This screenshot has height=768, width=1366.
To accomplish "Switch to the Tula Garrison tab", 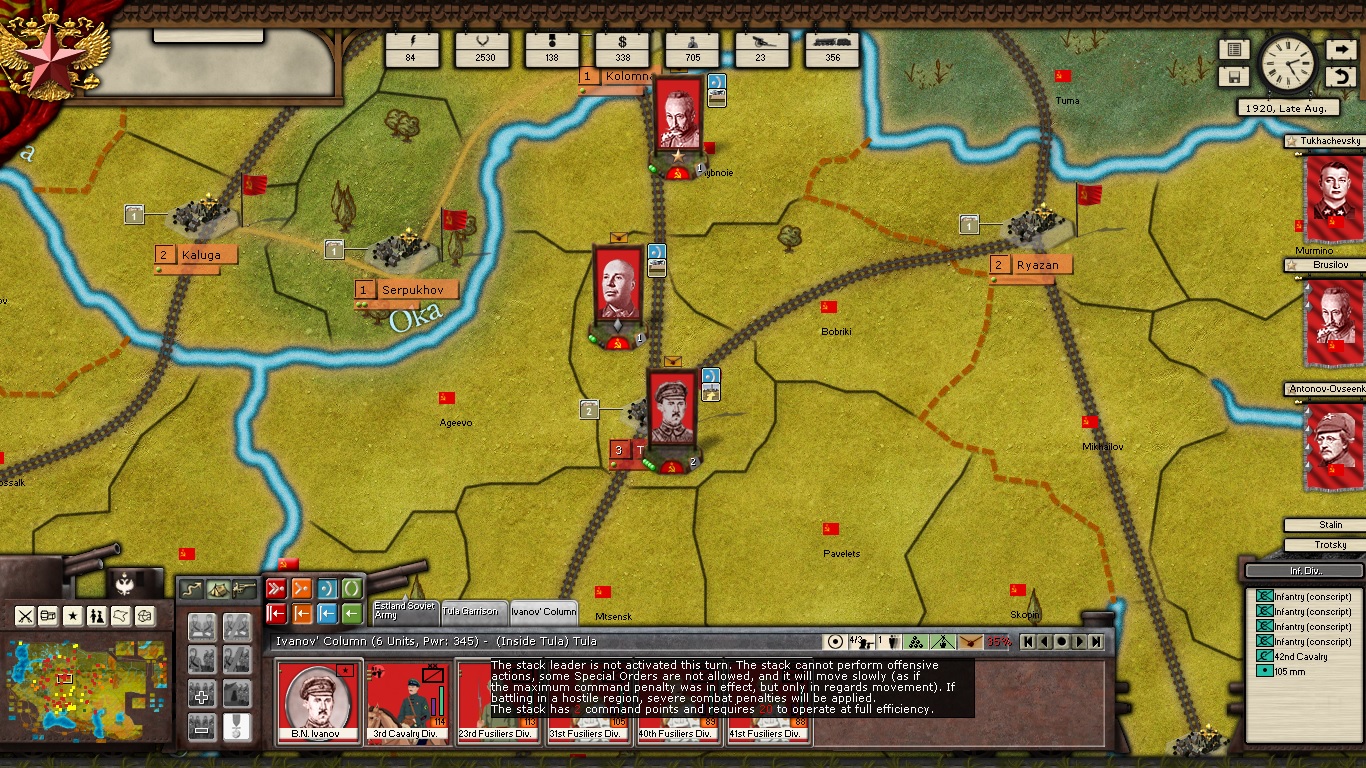I will click(x=470, y=612).
